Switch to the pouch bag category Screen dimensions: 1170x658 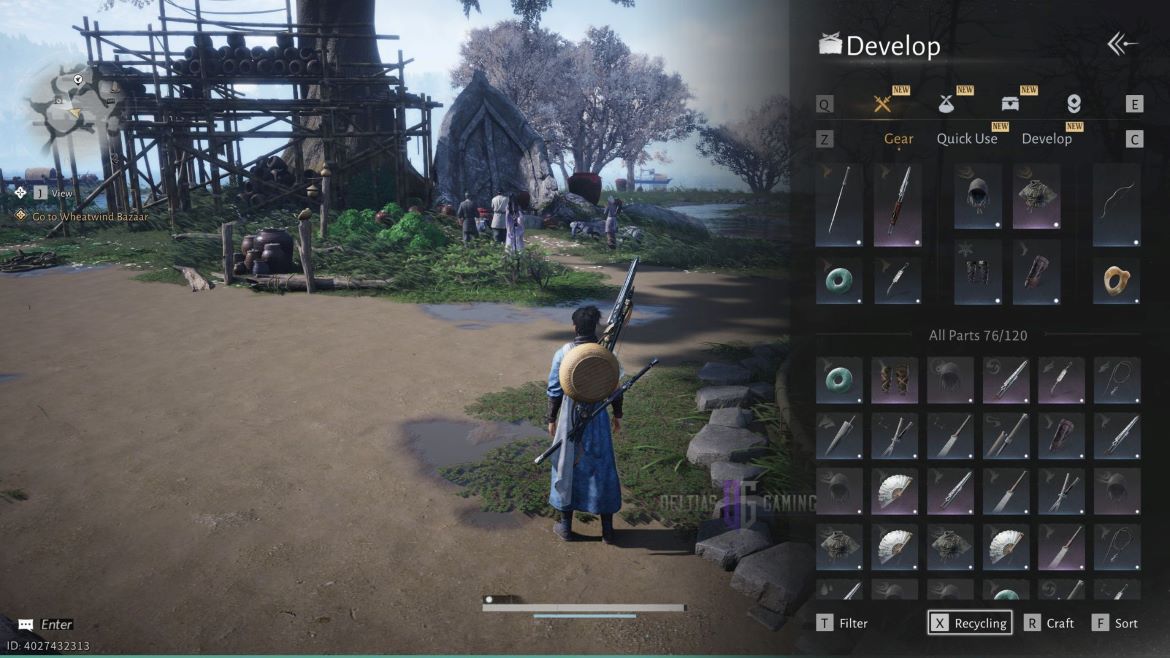click(946, 104)
